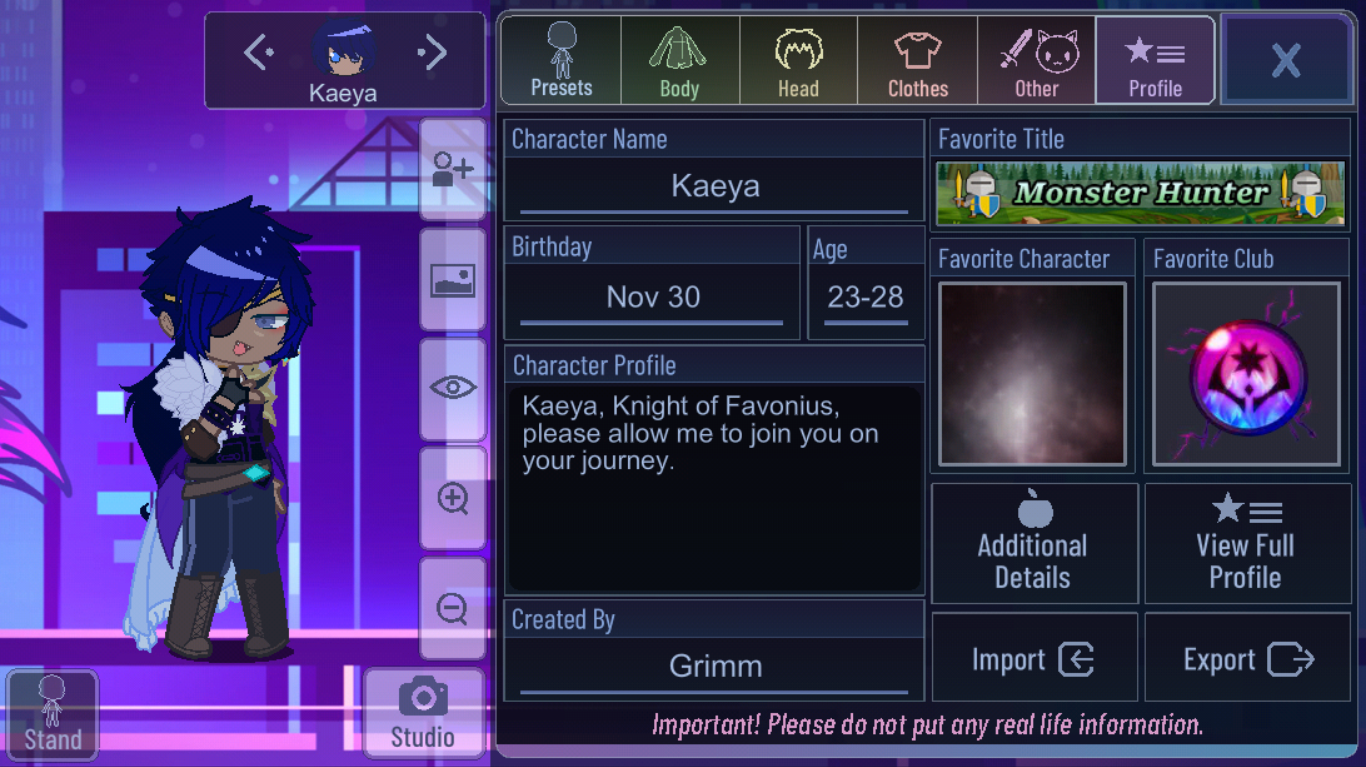Open the Other section with the sword icon

[x=1036, y=60]
